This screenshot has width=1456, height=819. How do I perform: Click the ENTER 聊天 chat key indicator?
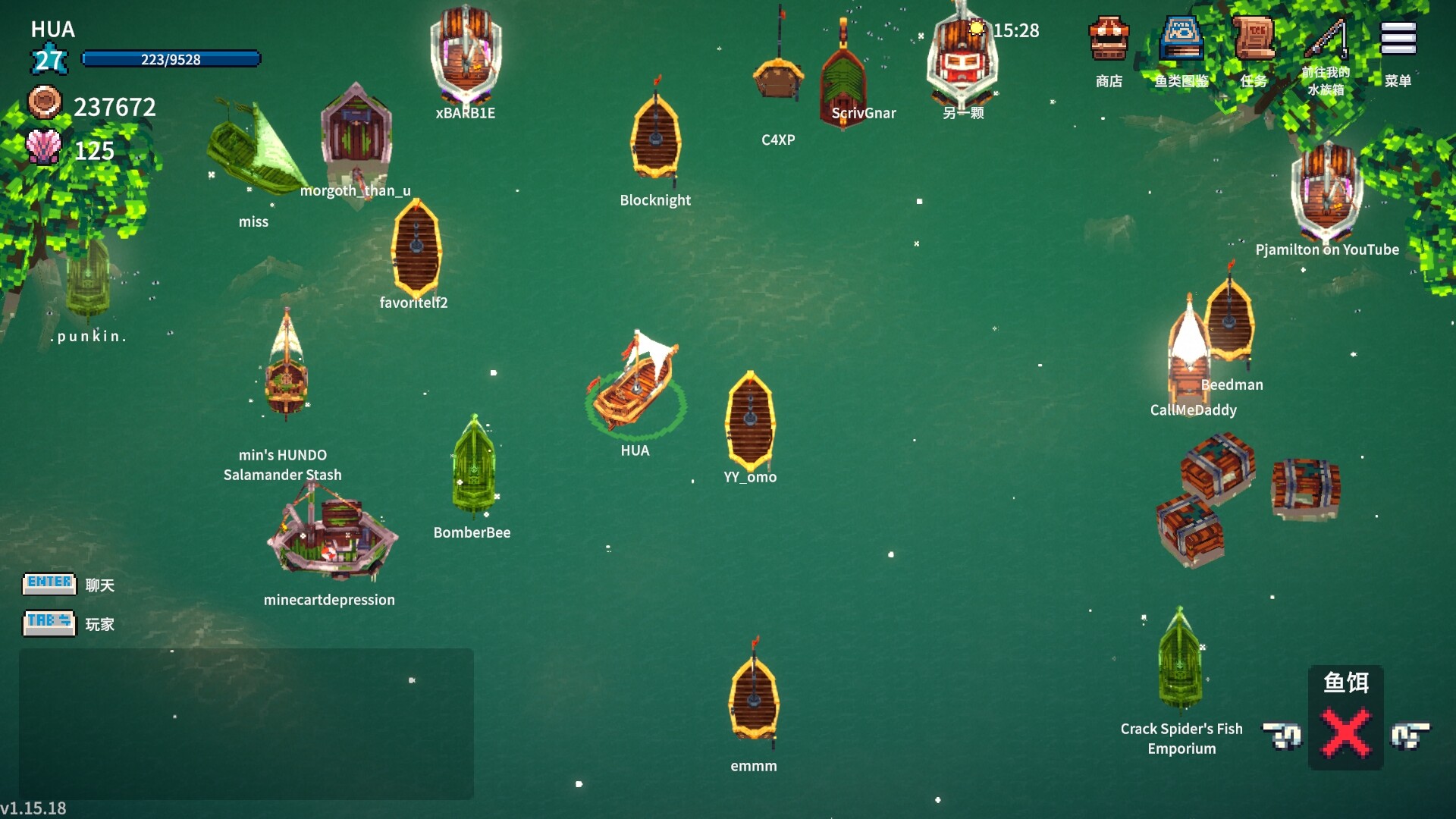pyautogui.click(x=49, y=583)
